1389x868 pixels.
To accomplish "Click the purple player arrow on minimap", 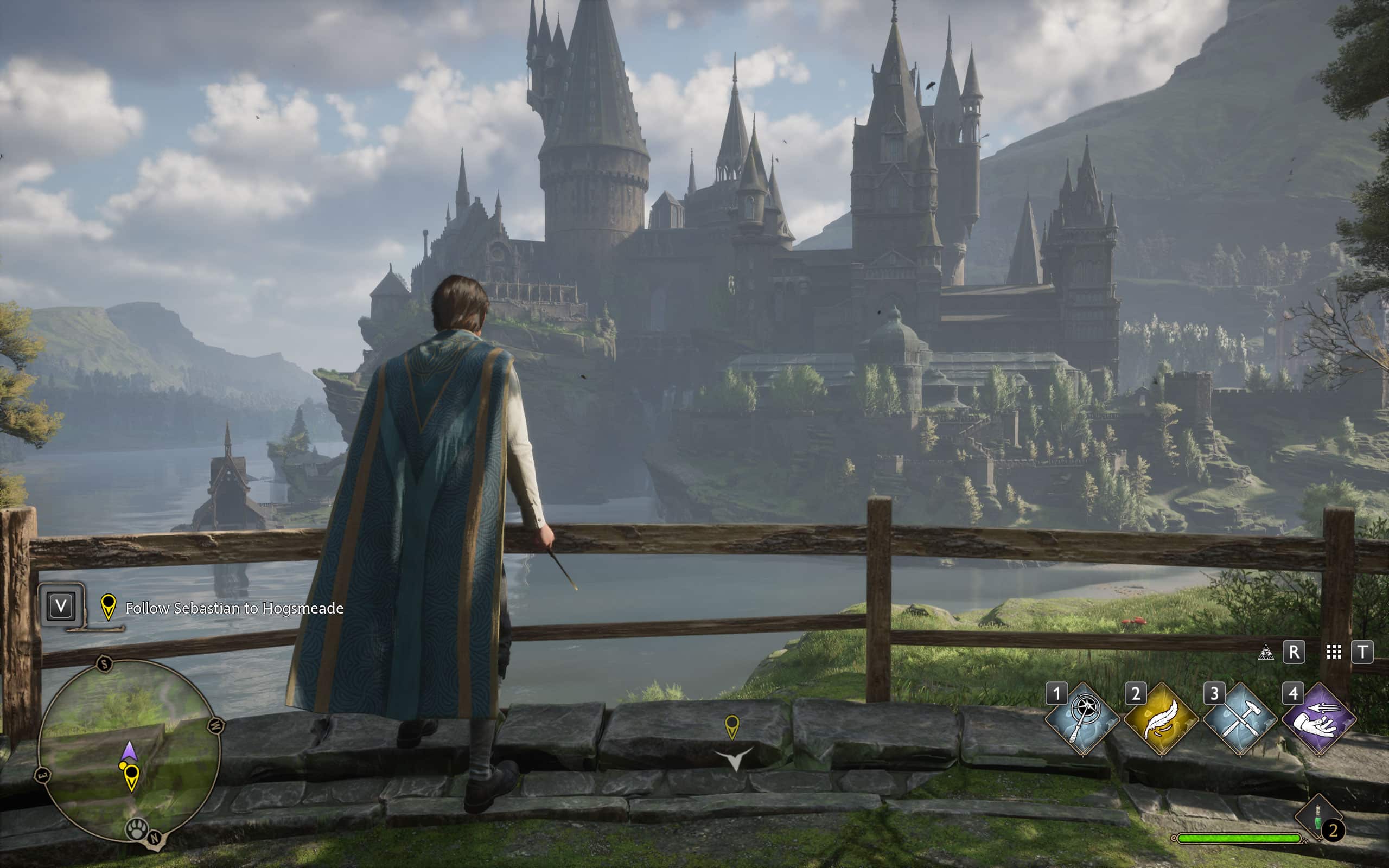I will (129, 751).
